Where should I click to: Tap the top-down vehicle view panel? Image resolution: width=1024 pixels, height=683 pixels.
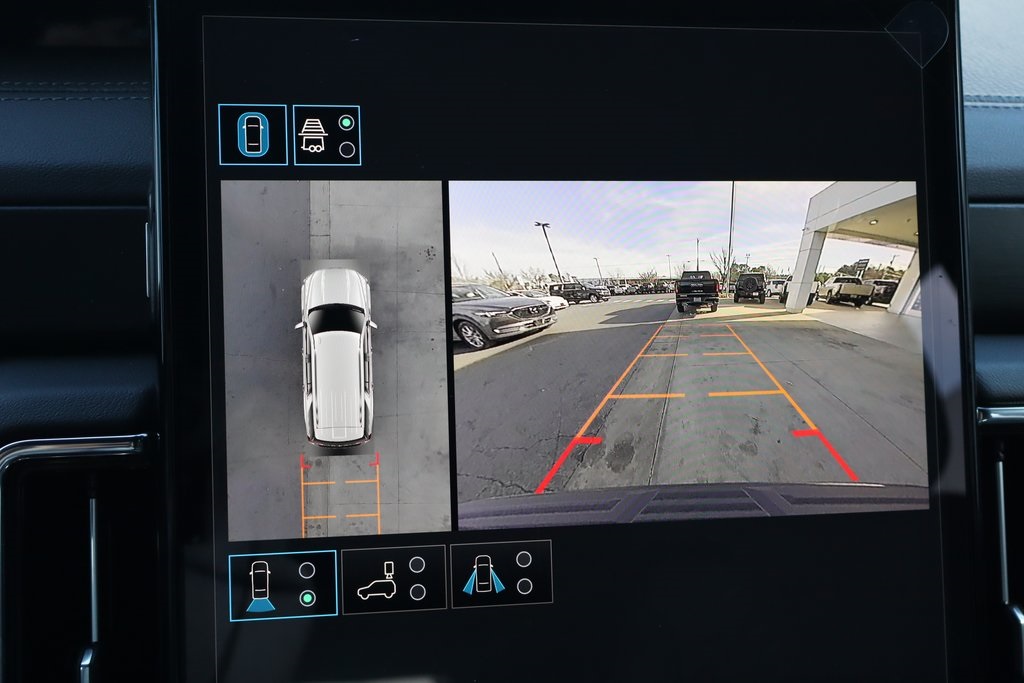point(335,360)
